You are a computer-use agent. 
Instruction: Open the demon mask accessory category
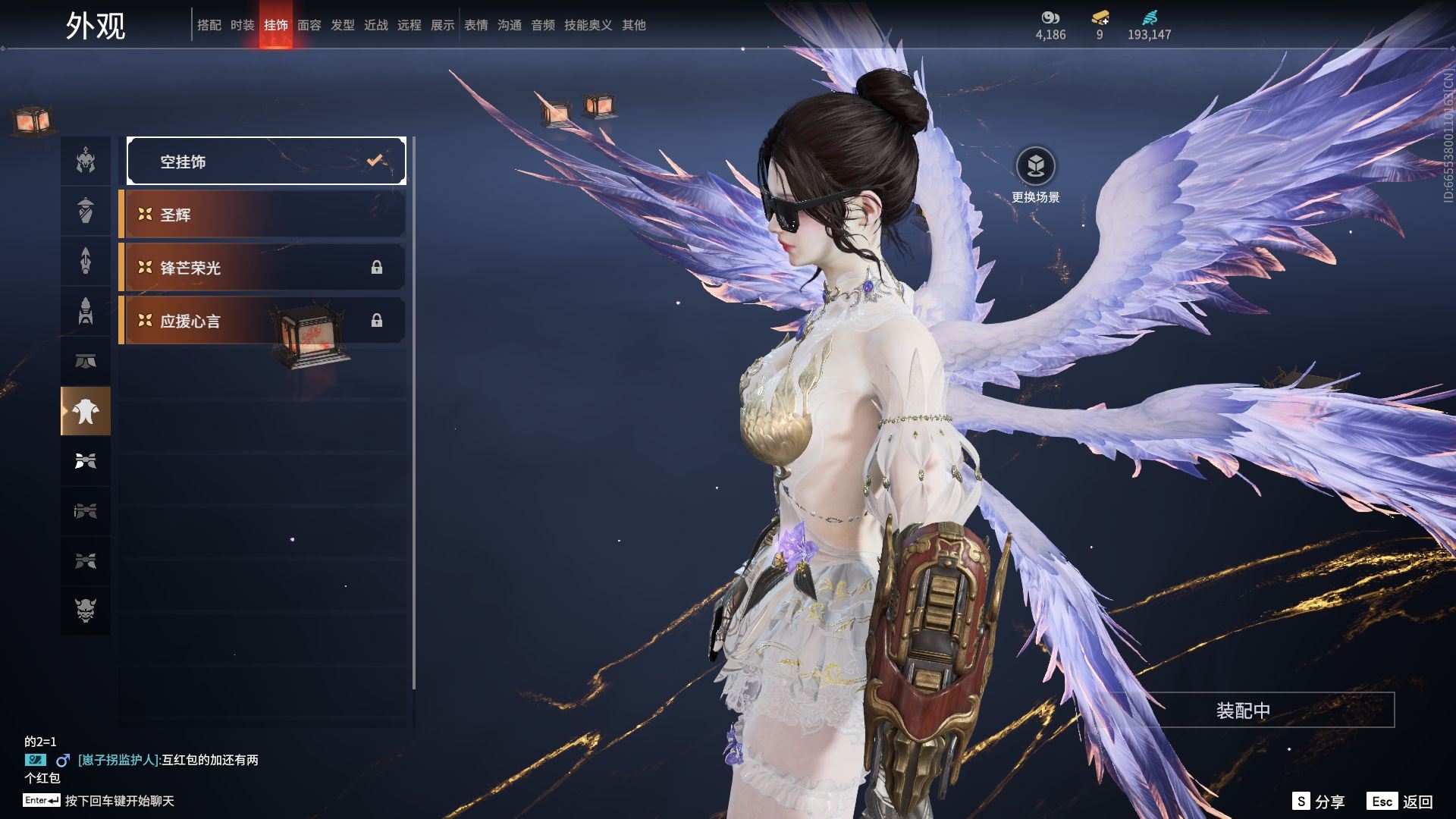(x=86, y=610)
